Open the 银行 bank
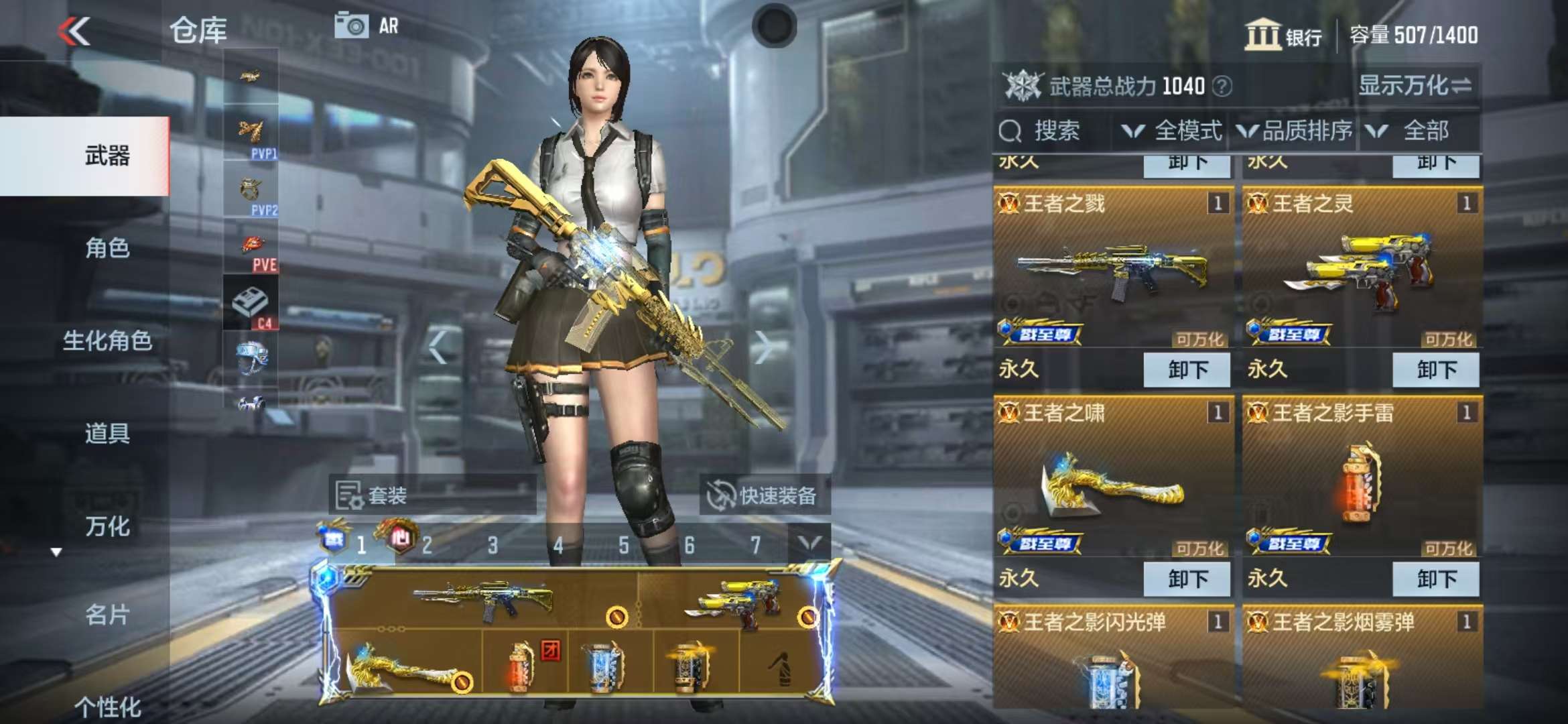 coord(1283,35)
